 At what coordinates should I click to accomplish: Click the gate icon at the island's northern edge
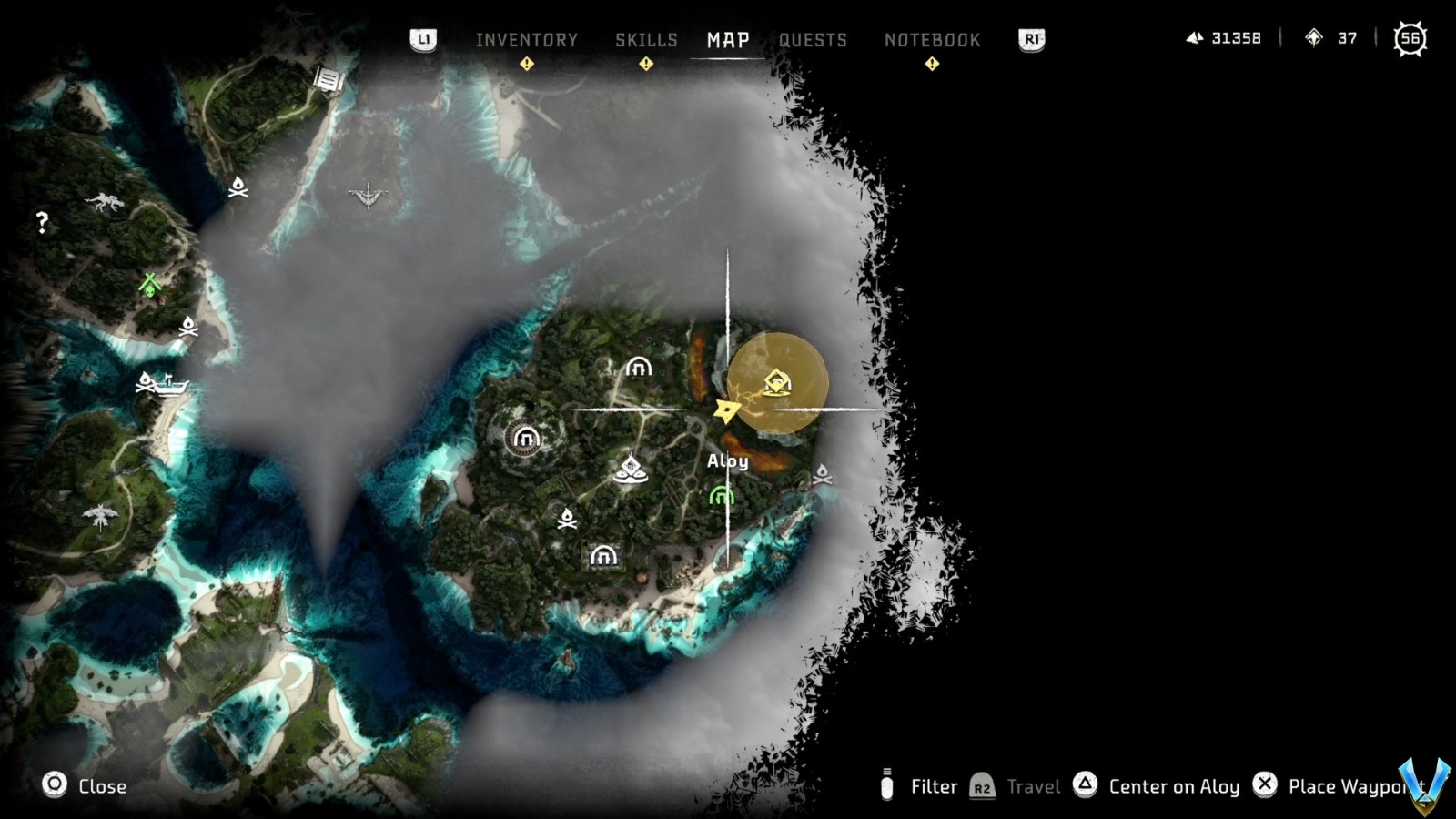coord(637,368)
